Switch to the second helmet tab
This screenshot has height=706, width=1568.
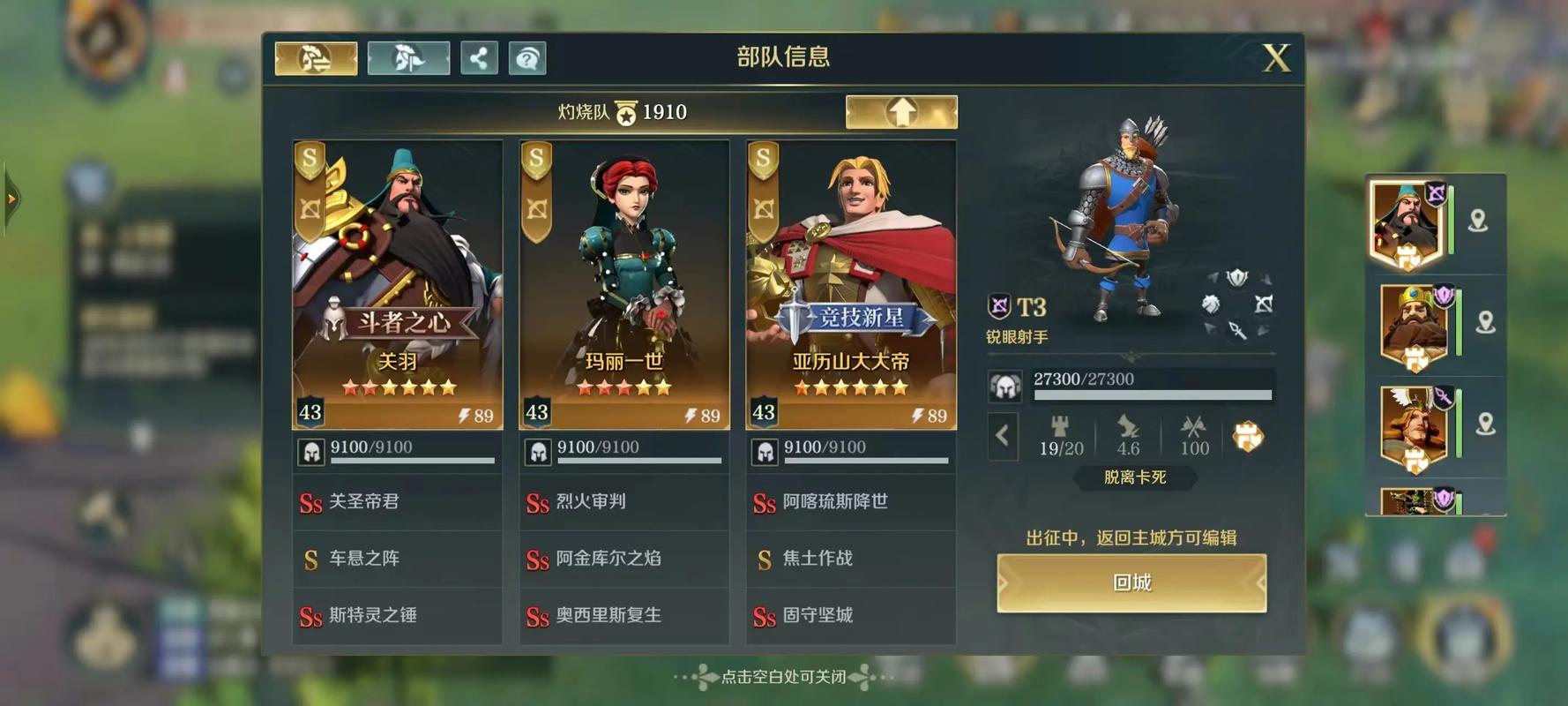point(408,58)
